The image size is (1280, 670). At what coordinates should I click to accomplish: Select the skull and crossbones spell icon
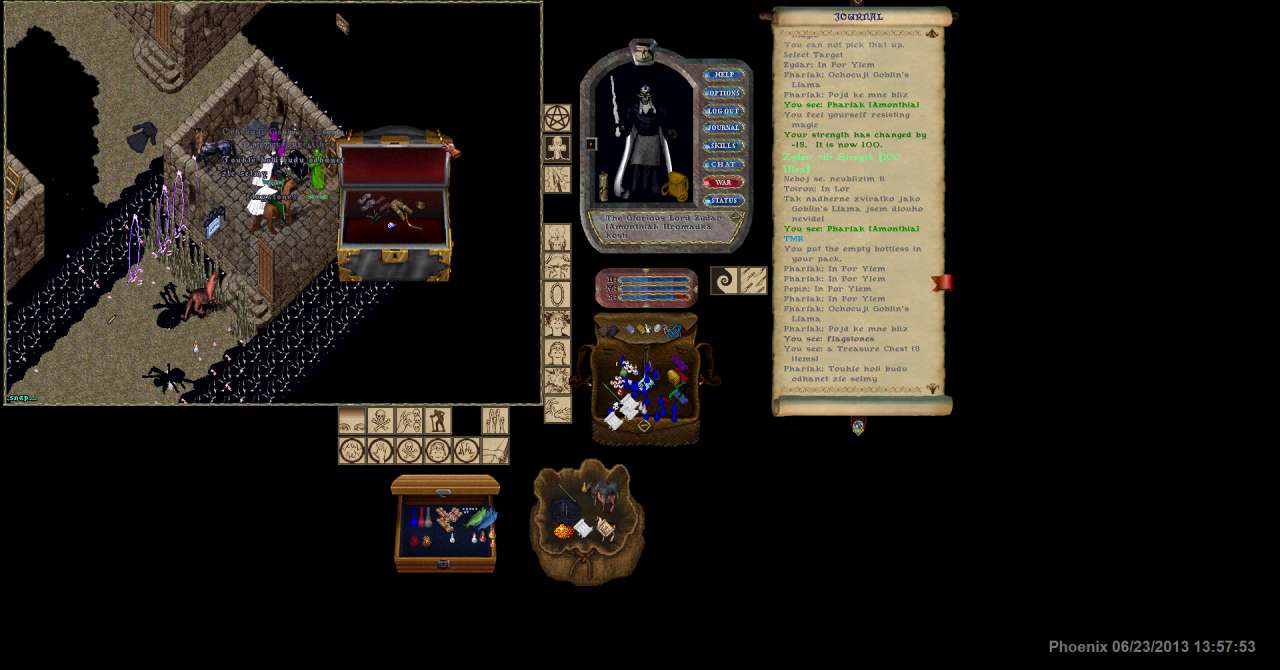coord(380,421)
